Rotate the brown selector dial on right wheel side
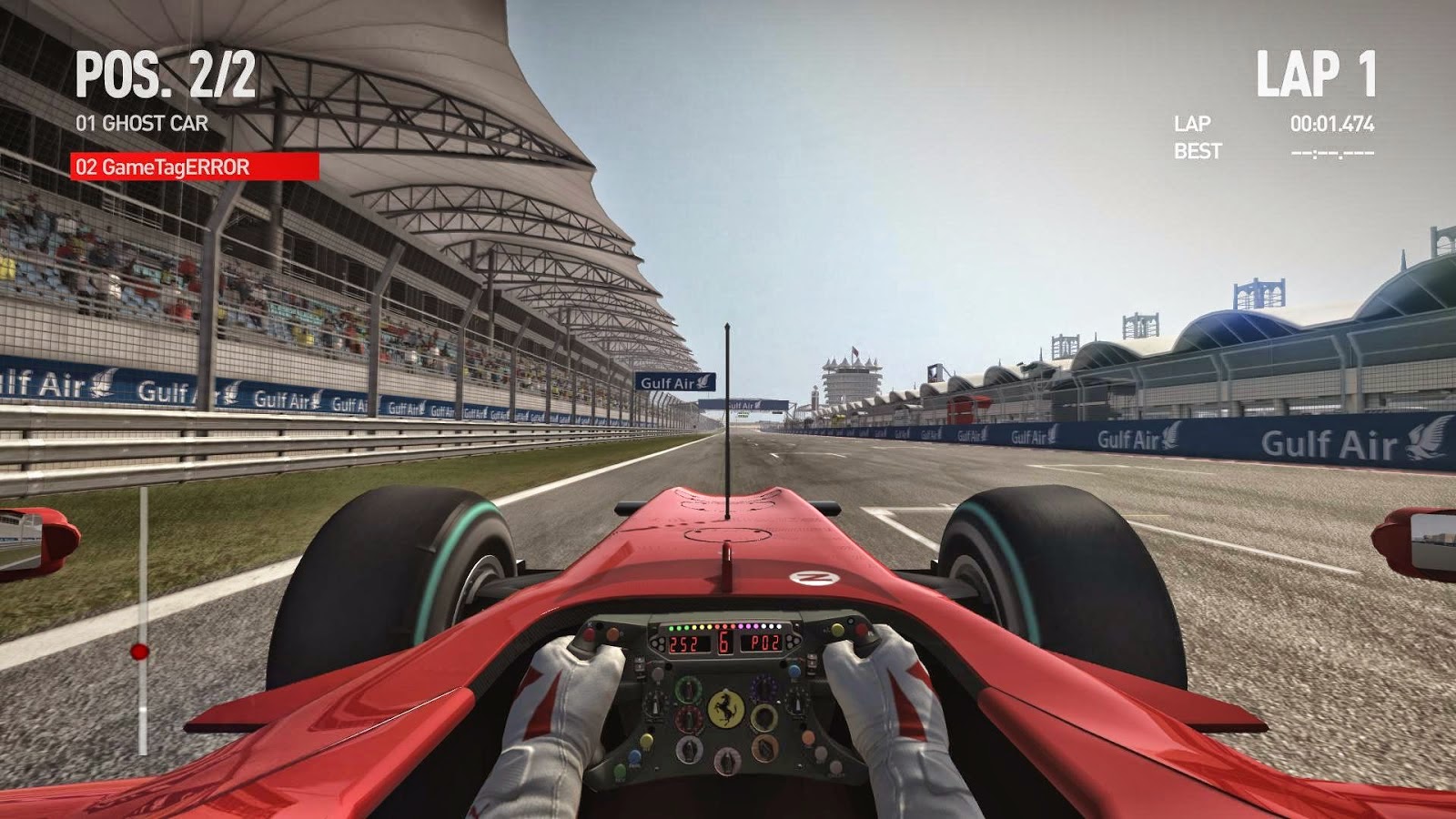This screenshot has height=819, width=1456. pos(763,747)
